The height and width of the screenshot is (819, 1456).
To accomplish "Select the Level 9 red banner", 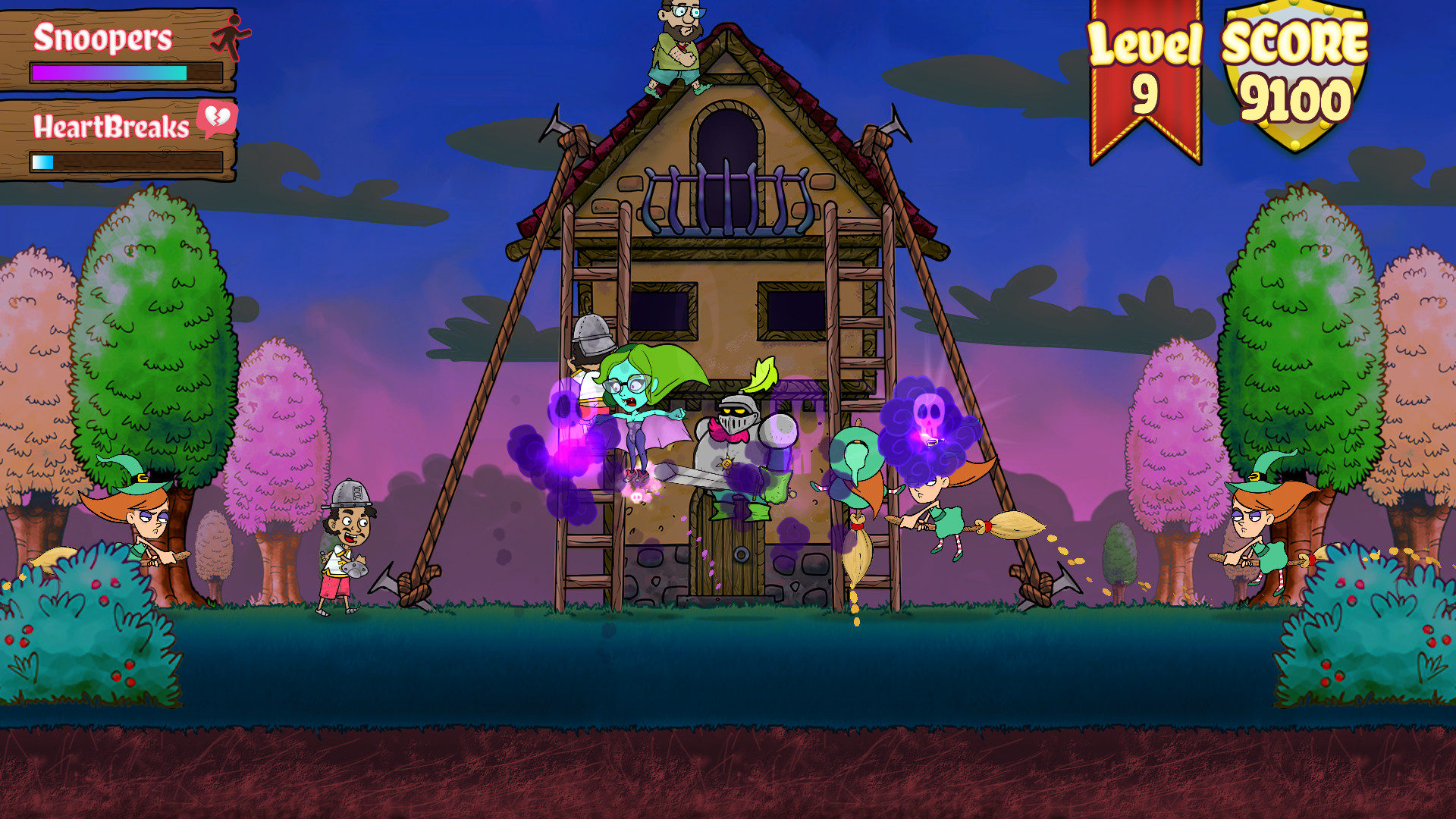I will (1147, 76).
